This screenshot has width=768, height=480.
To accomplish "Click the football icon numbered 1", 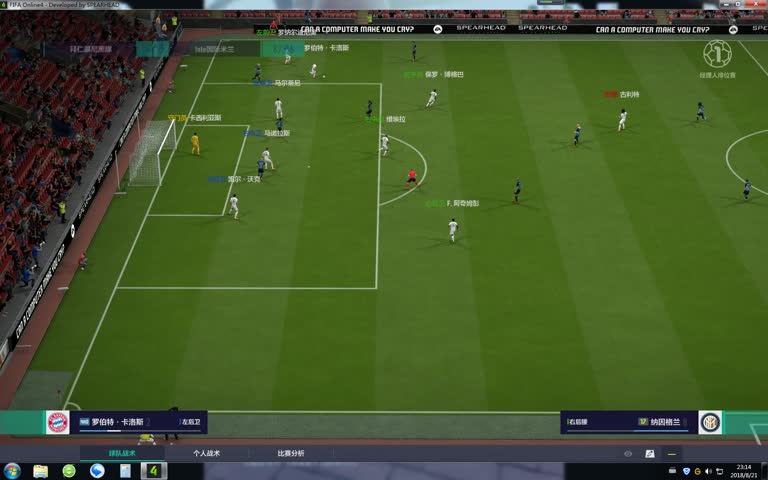I will tap(716, 53).
